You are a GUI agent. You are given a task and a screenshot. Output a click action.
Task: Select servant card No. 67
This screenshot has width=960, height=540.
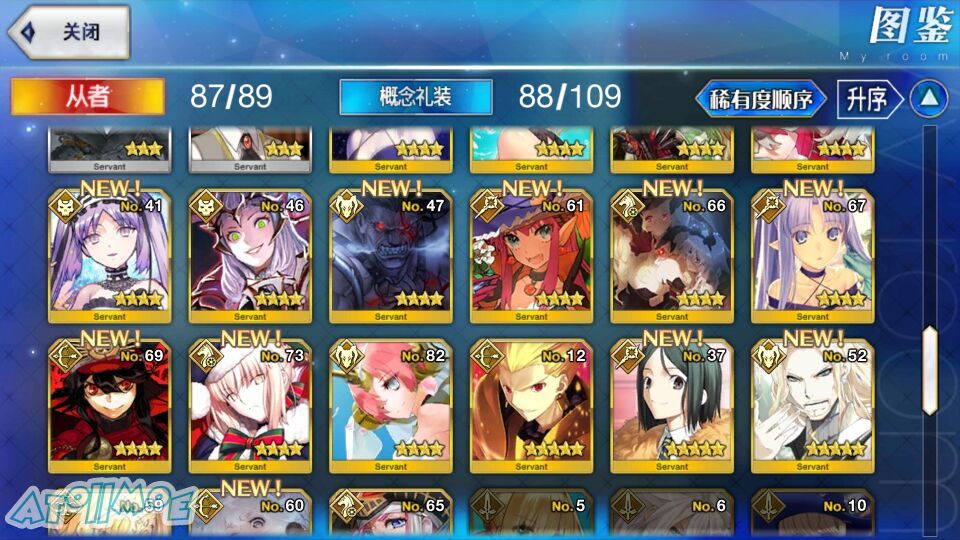click(x=812, y=257)
